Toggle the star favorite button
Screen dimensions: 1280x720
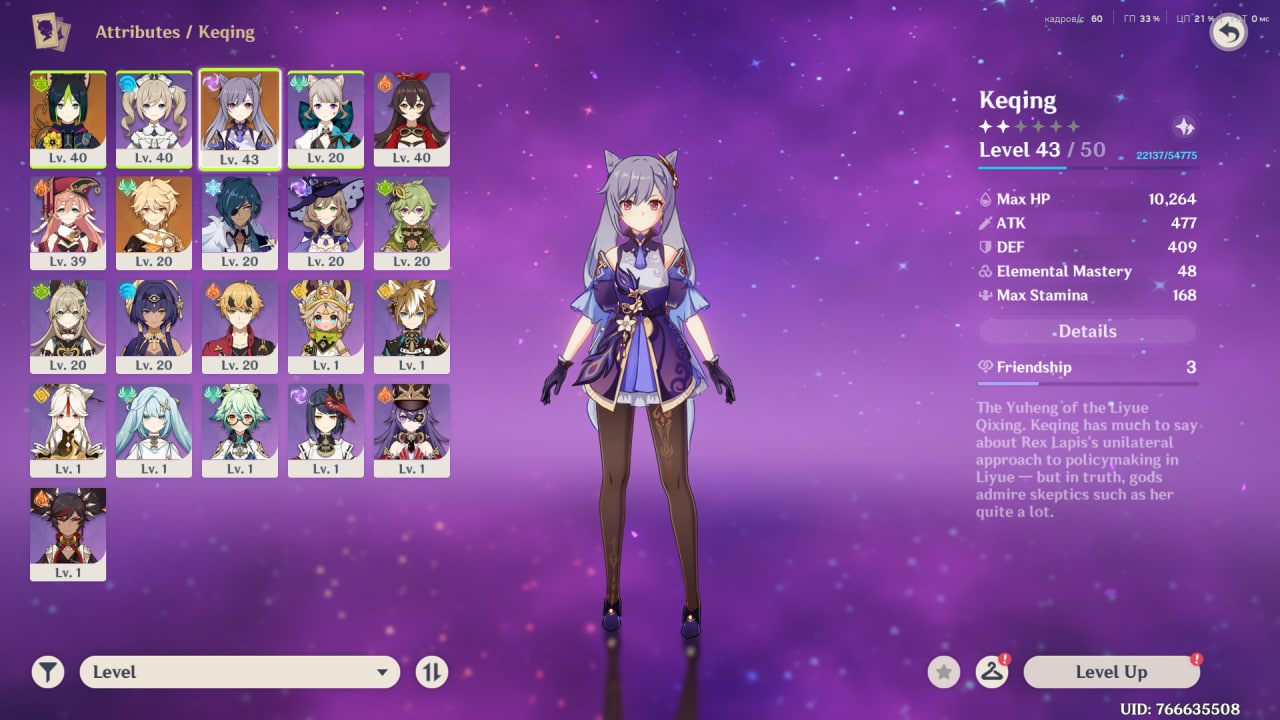[x=944, y=672]
